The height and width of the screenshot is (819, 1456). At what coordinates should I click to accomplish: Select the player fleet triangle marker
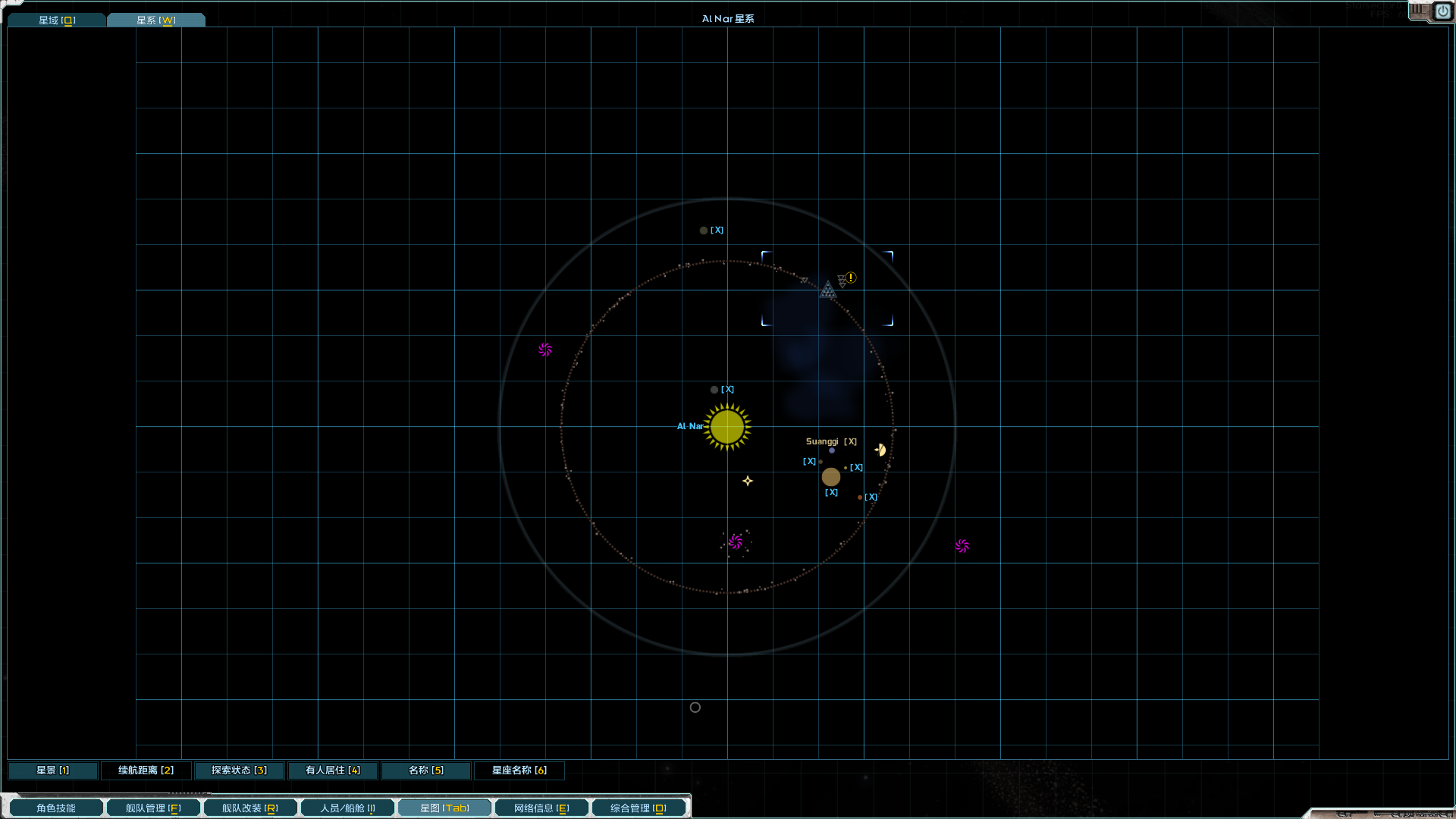pyautogui.click(x=827, y=290)
